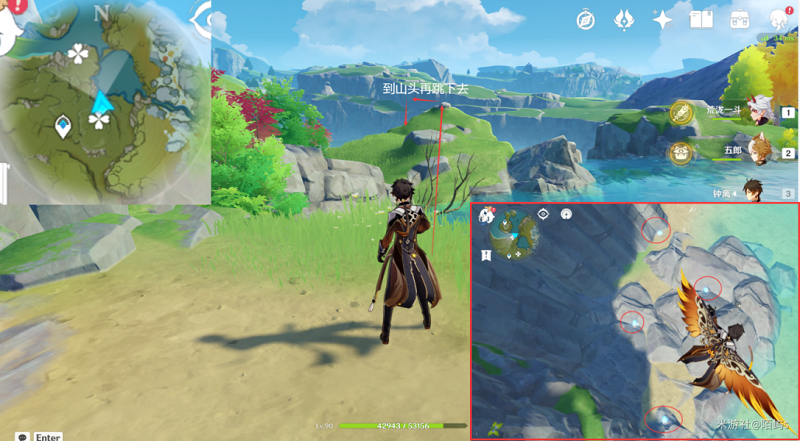This screenshot has width=800, height=441.
Task: Open the Adventurer Handbook book icon
Action: coord(700,19)
